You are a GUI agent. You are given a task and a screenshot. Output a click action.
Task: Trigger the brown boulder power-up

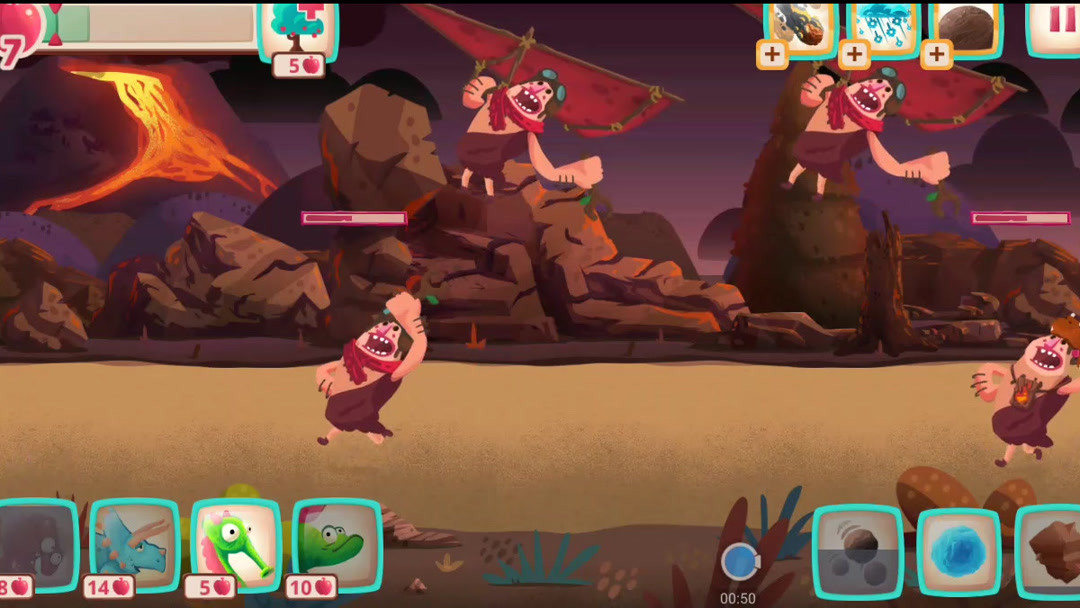tap(966, 27)
